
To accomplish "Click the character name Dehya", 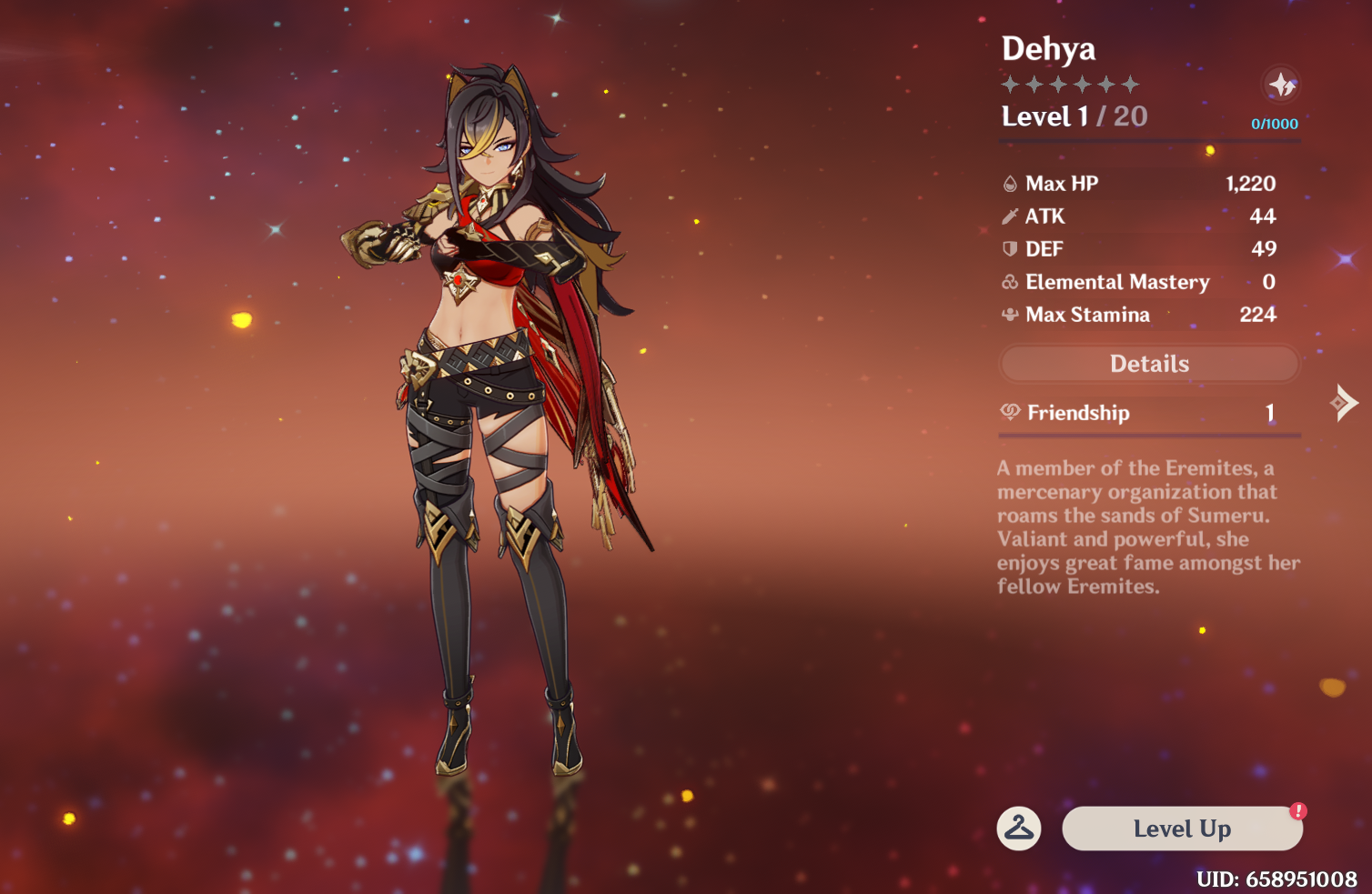I will pos(1047,49).
